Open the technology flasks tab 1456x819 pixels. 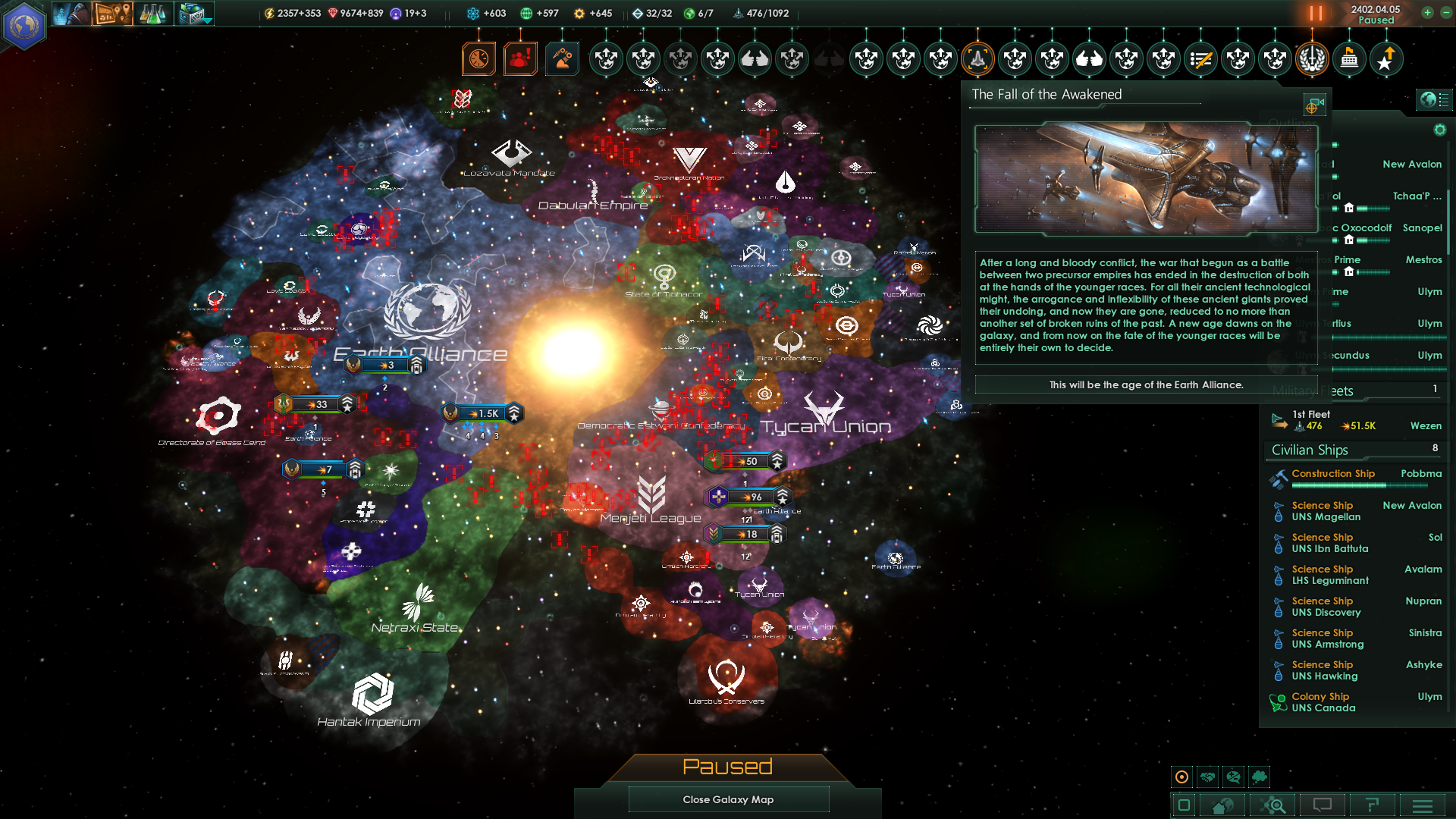pos(152,14)
